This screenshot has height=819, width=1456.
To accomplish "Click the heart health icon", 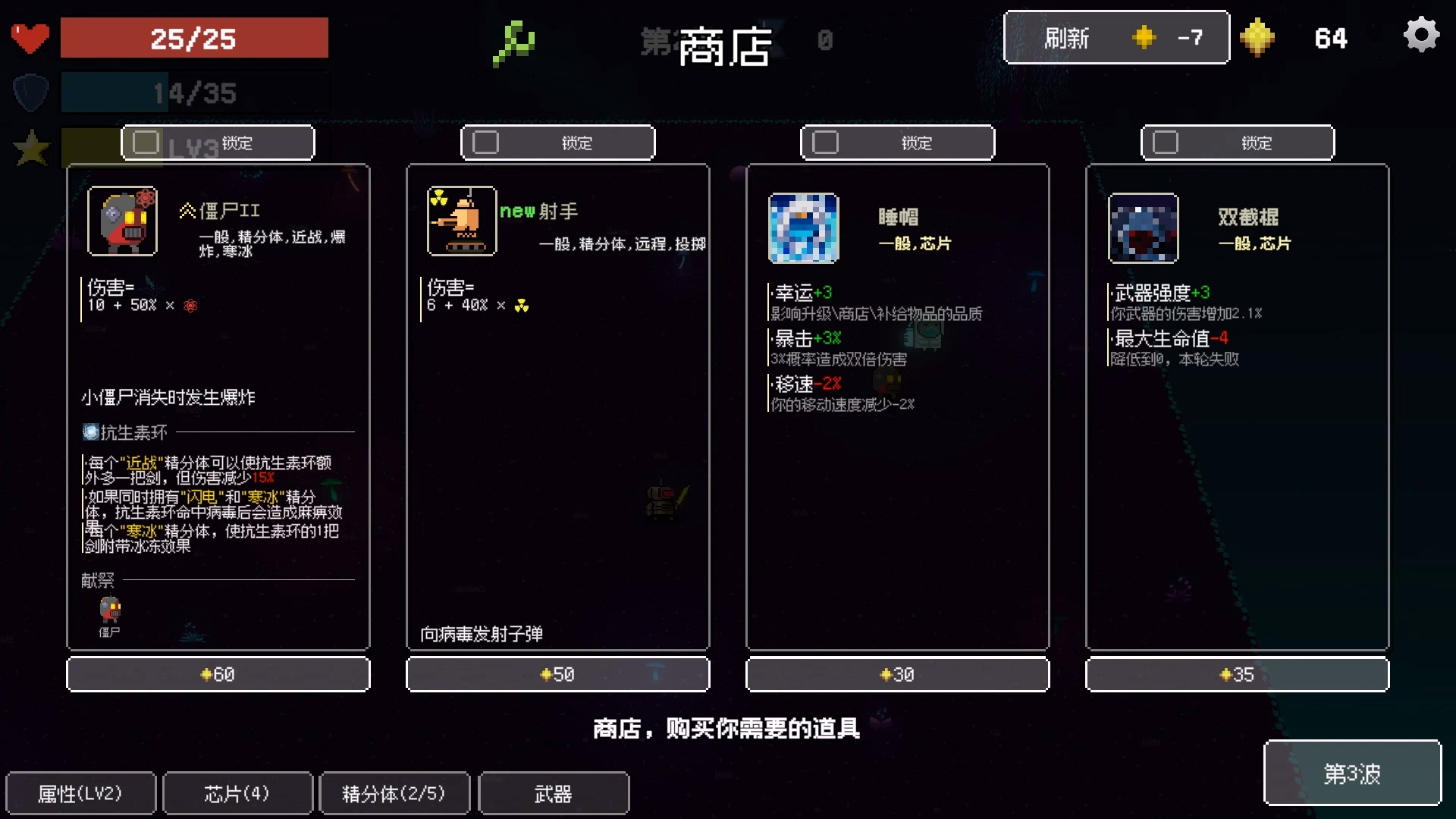I will point(29,36).
